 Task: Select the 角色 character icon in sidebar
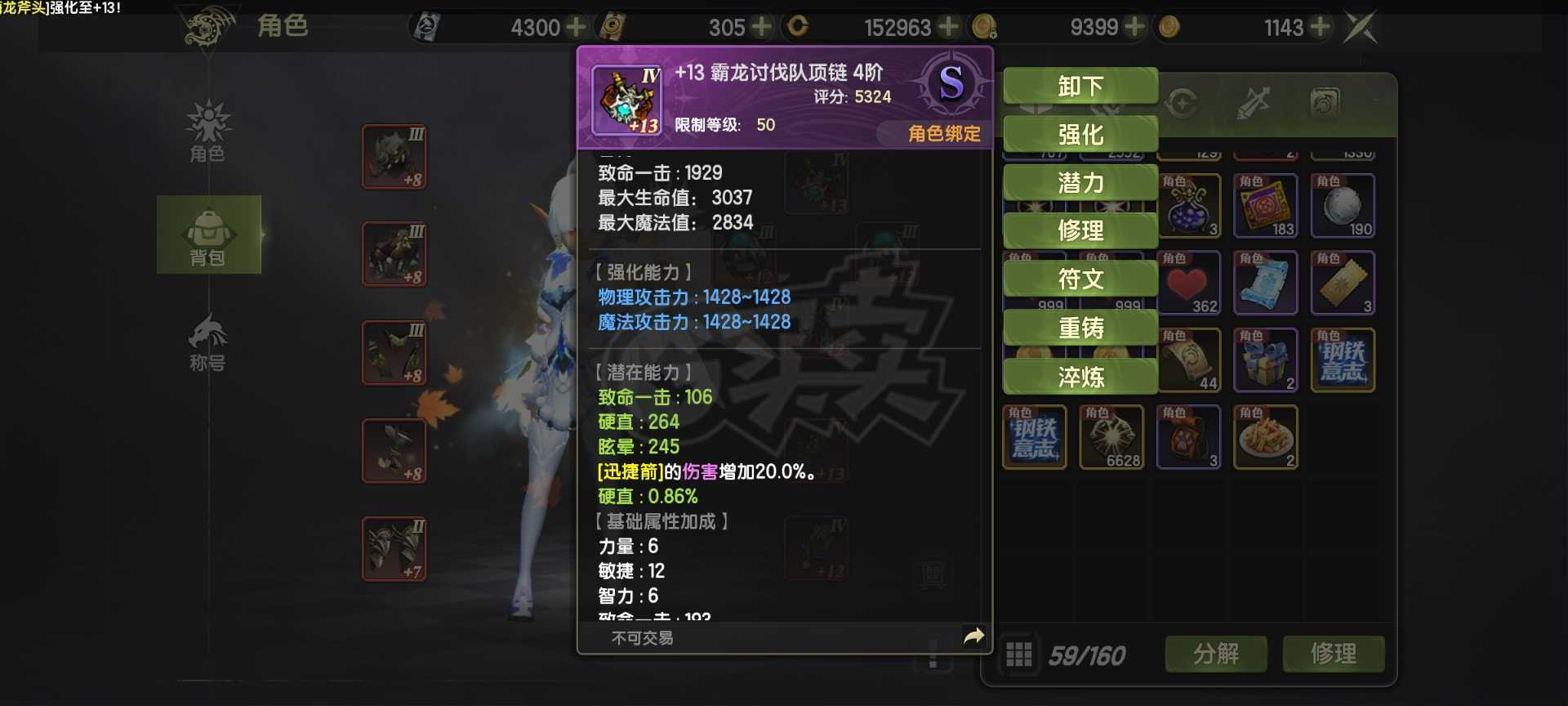tap(209, 135)
